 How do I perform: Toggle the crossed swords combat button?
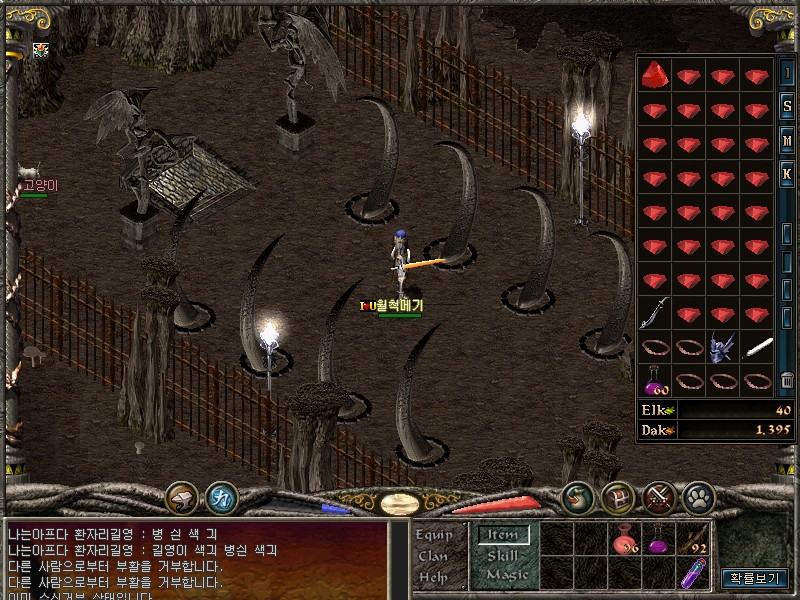pos(658,496)
